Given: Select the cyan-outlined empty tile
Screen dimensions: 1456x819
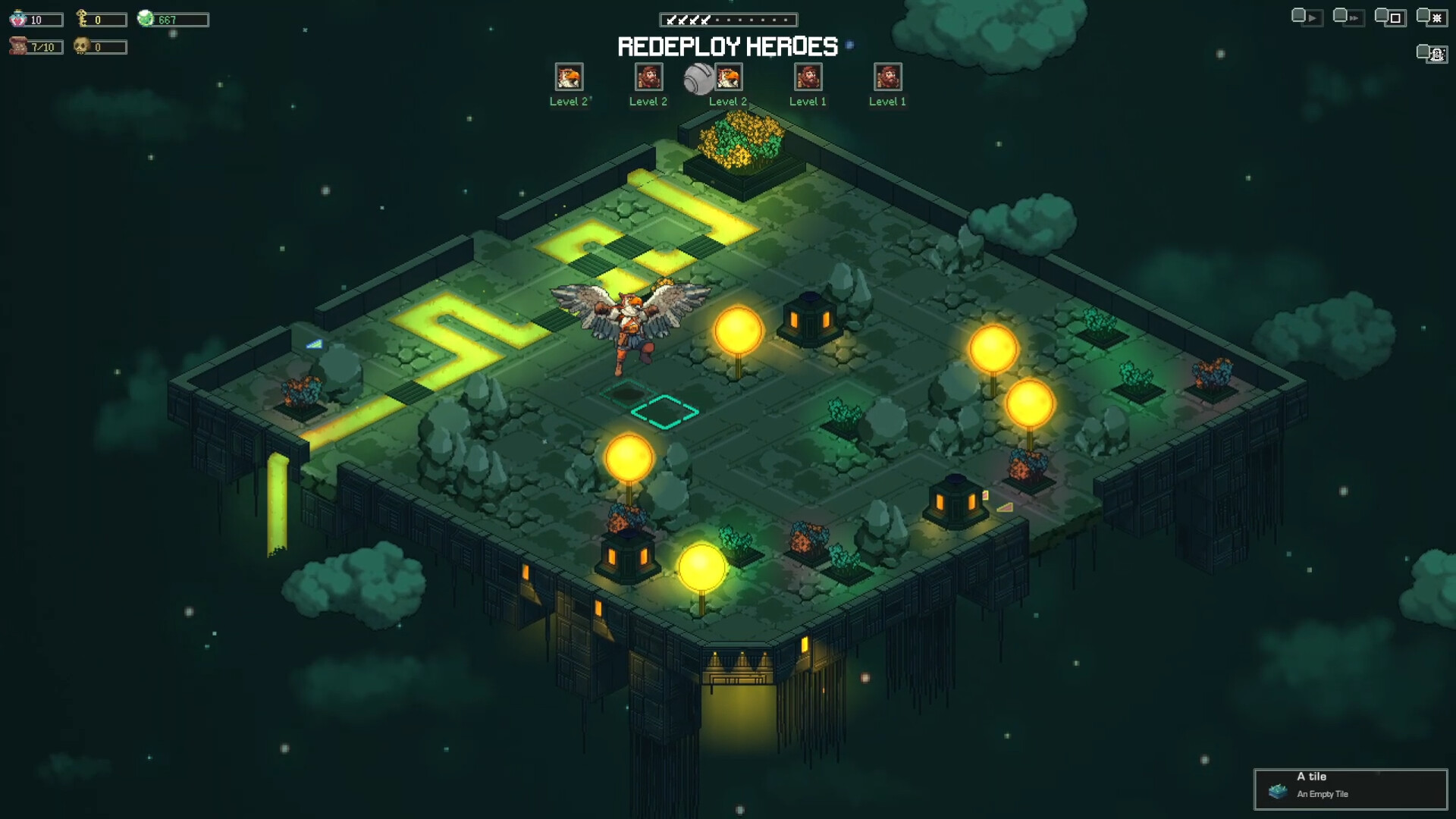Looking at the screenshot, I should click(x=664, y=412).
